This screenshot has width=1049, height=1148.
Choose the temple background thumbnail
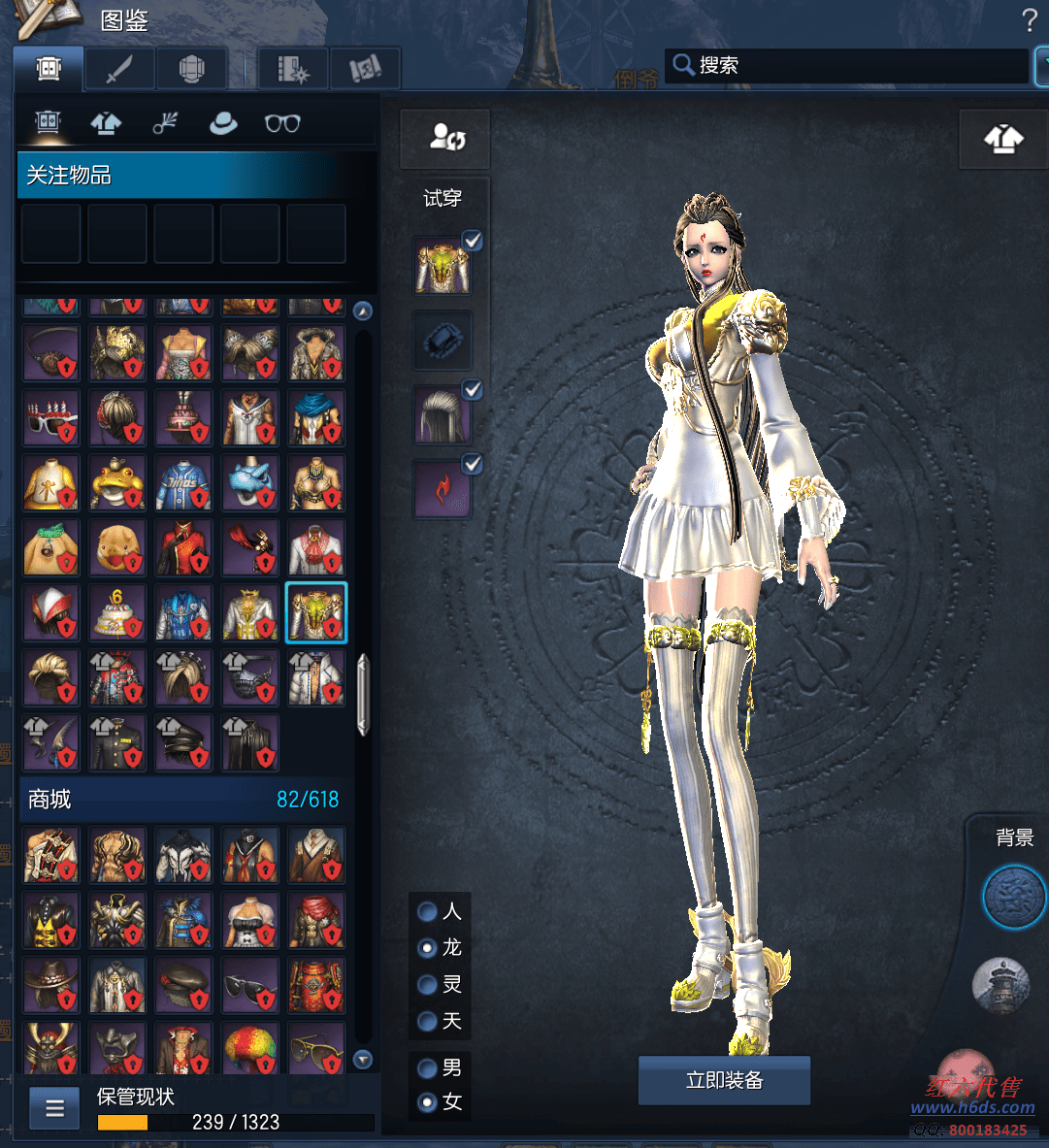[1000, 984]
